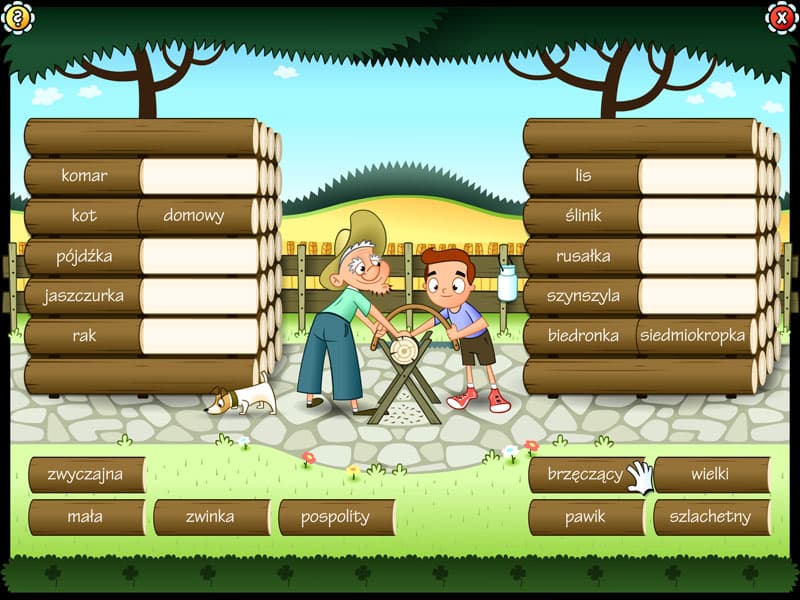Select the 'szlachetny' word log
This screenshot has height=600, width=800.
(x=711, y=517)
